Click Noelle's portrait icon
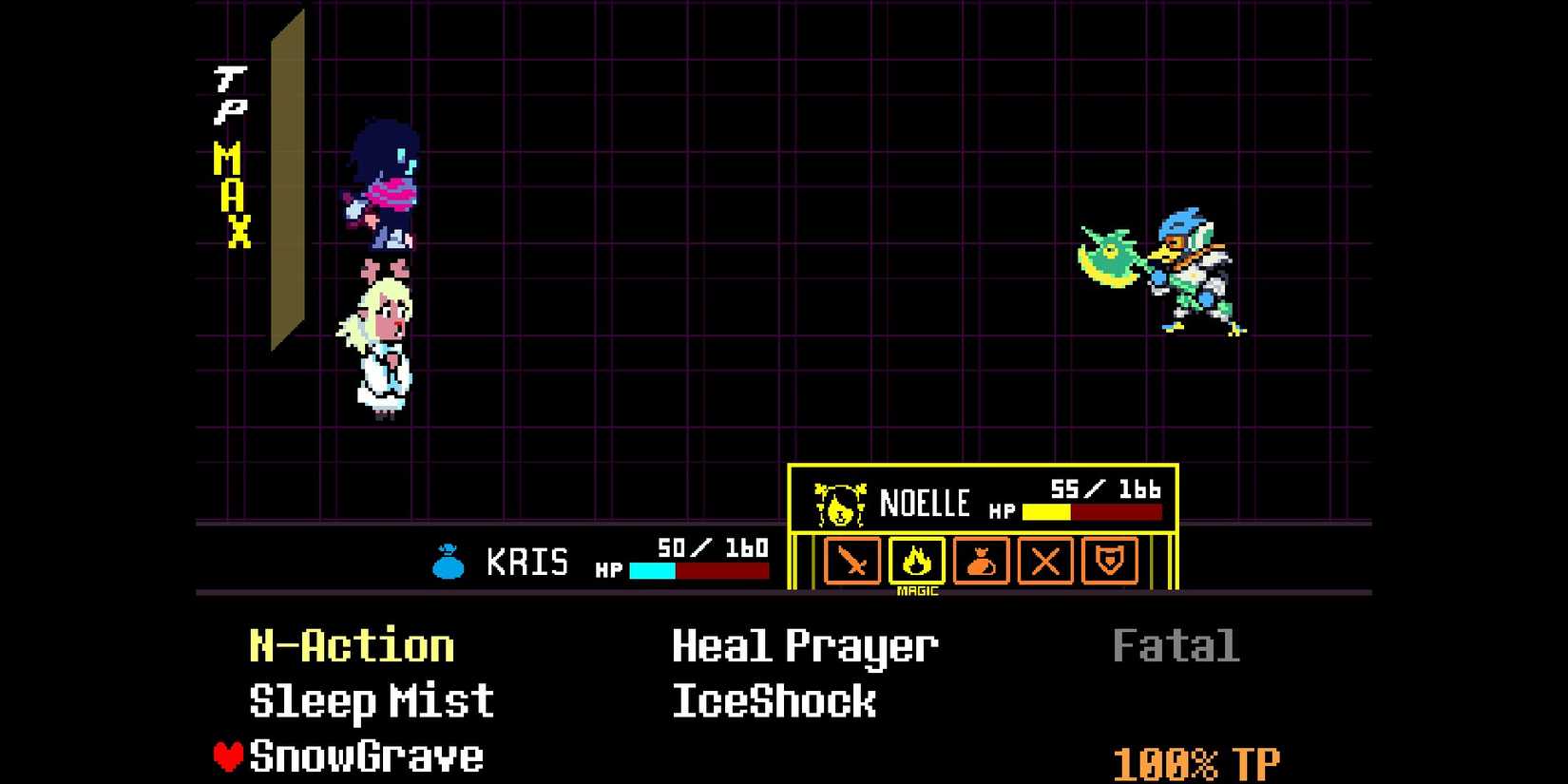This screenshot has width=1568, height=784. tap(840, 503)
